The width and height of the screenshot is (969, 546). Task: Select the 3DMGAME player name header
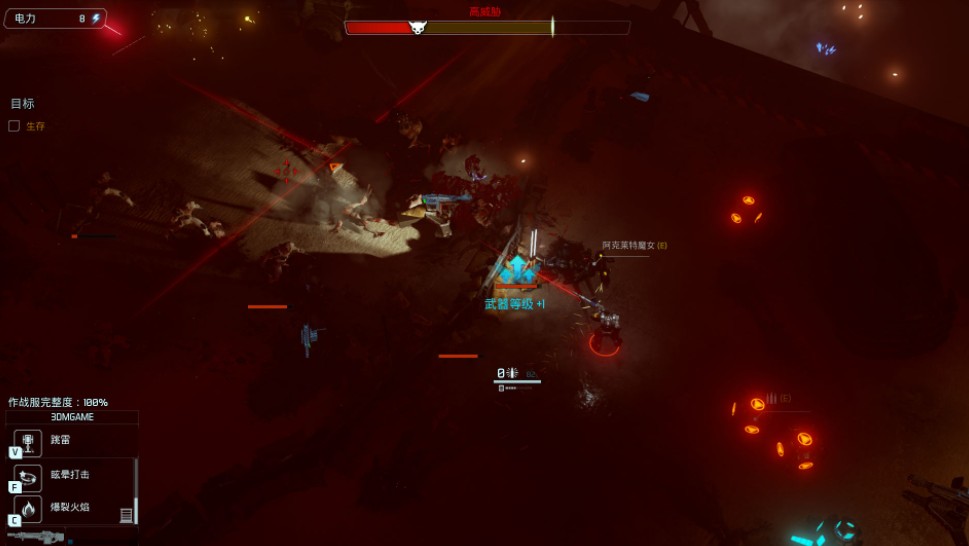point(71,417)
